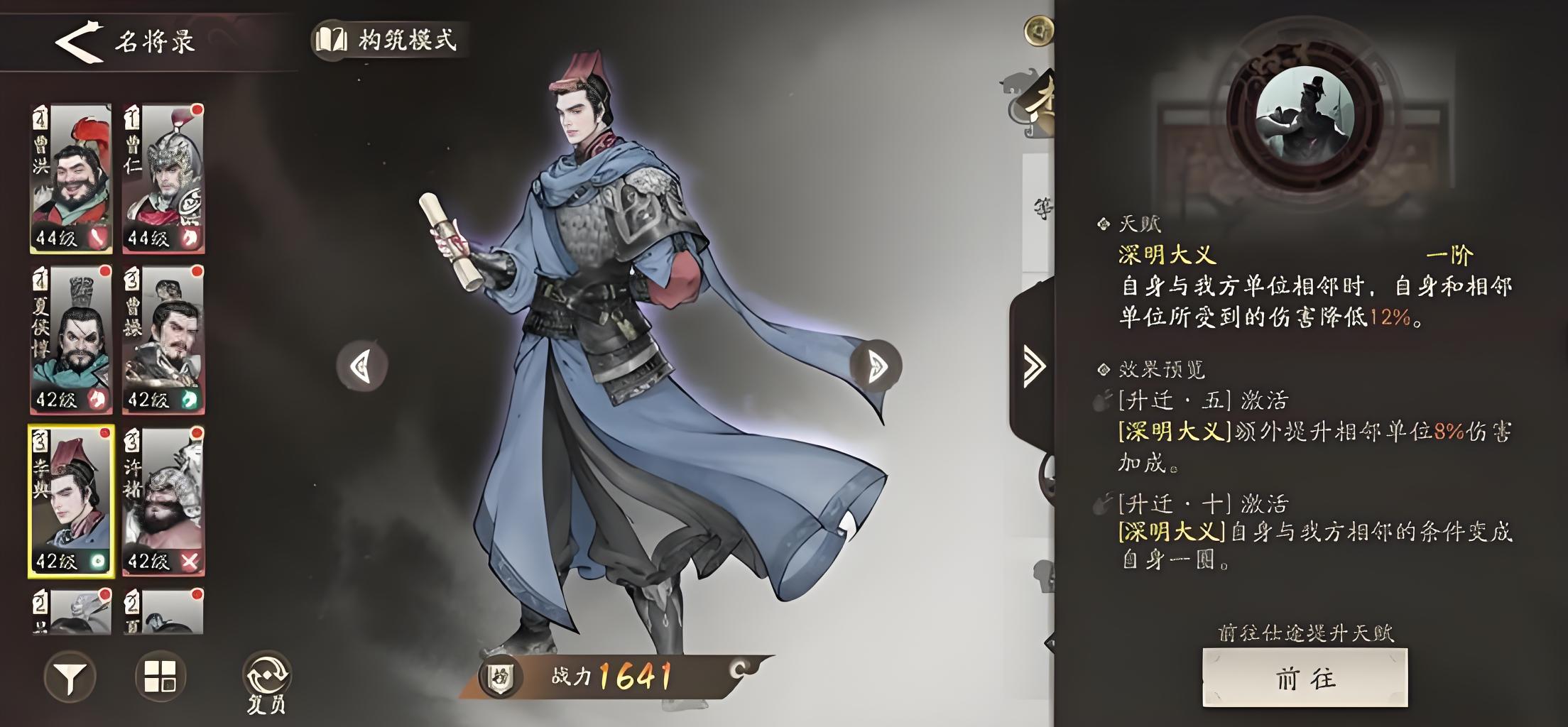Select the 李典 hero card
Image resolution: width=1568 pixels, height=727 pixels.
[71, 501]
